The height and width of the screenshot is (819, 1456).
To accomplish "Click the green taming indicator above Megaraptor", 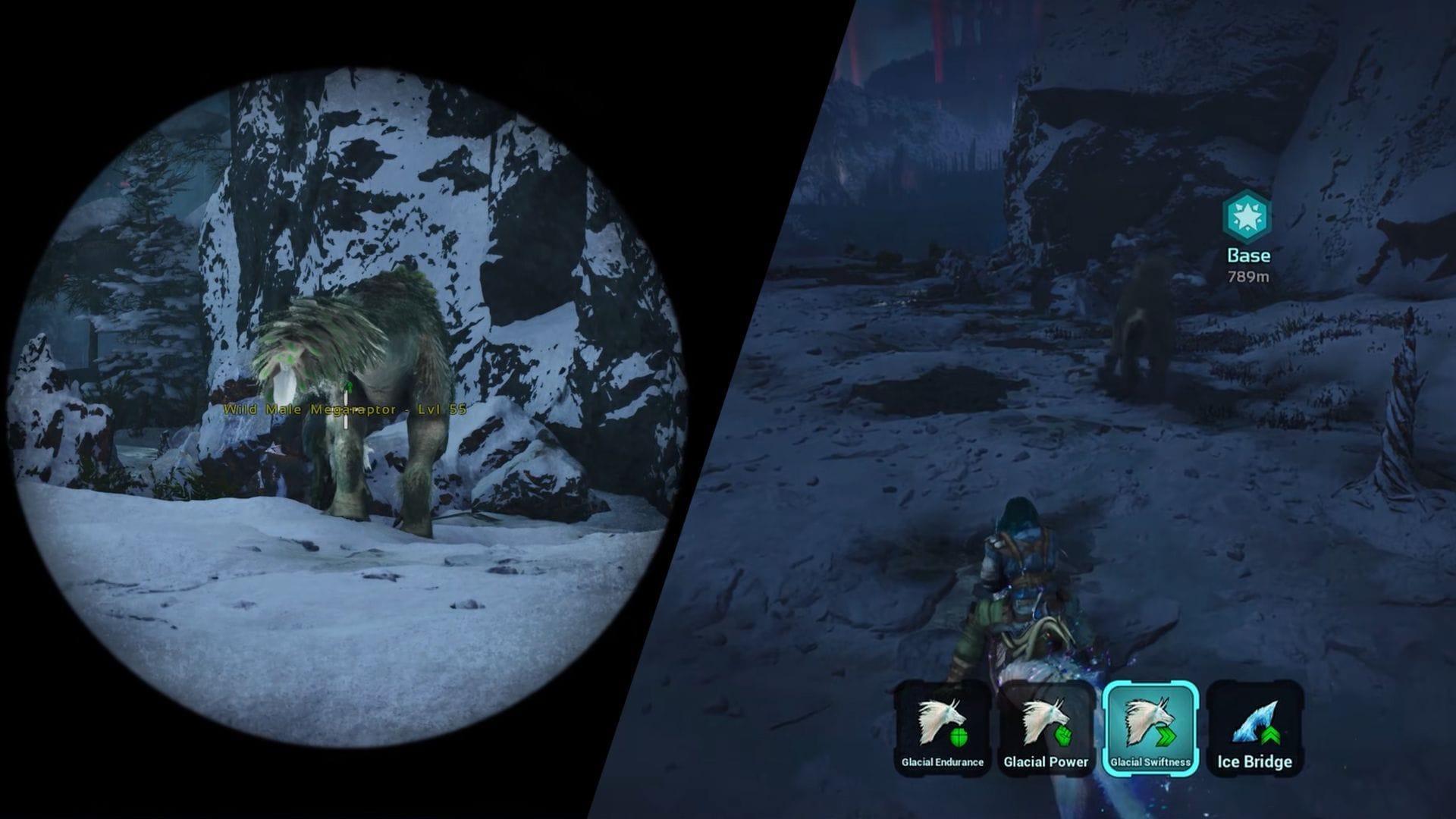I will click(x=347, y=387).
